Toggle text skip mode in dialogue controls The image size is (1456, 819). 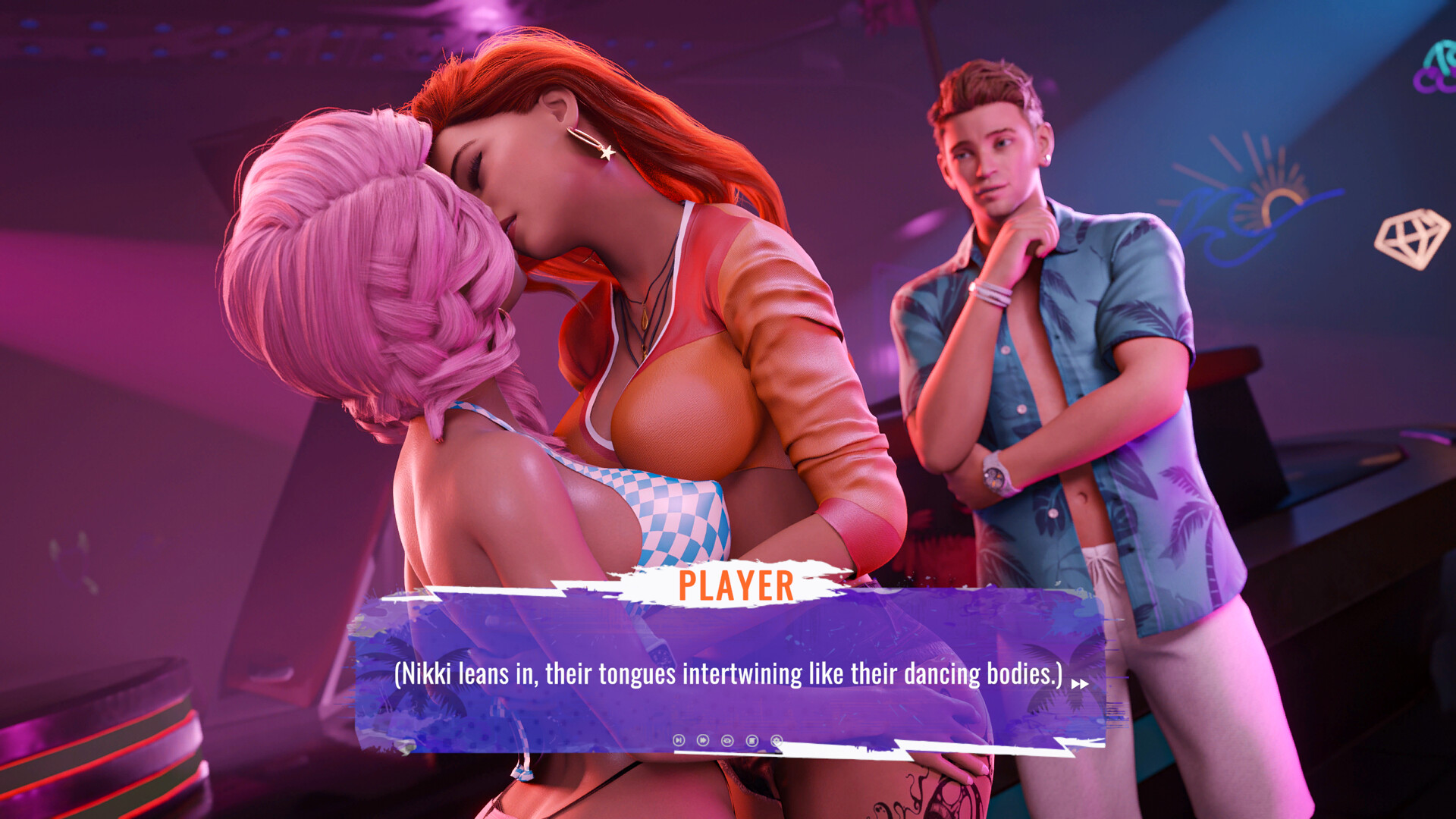point(679,739)
